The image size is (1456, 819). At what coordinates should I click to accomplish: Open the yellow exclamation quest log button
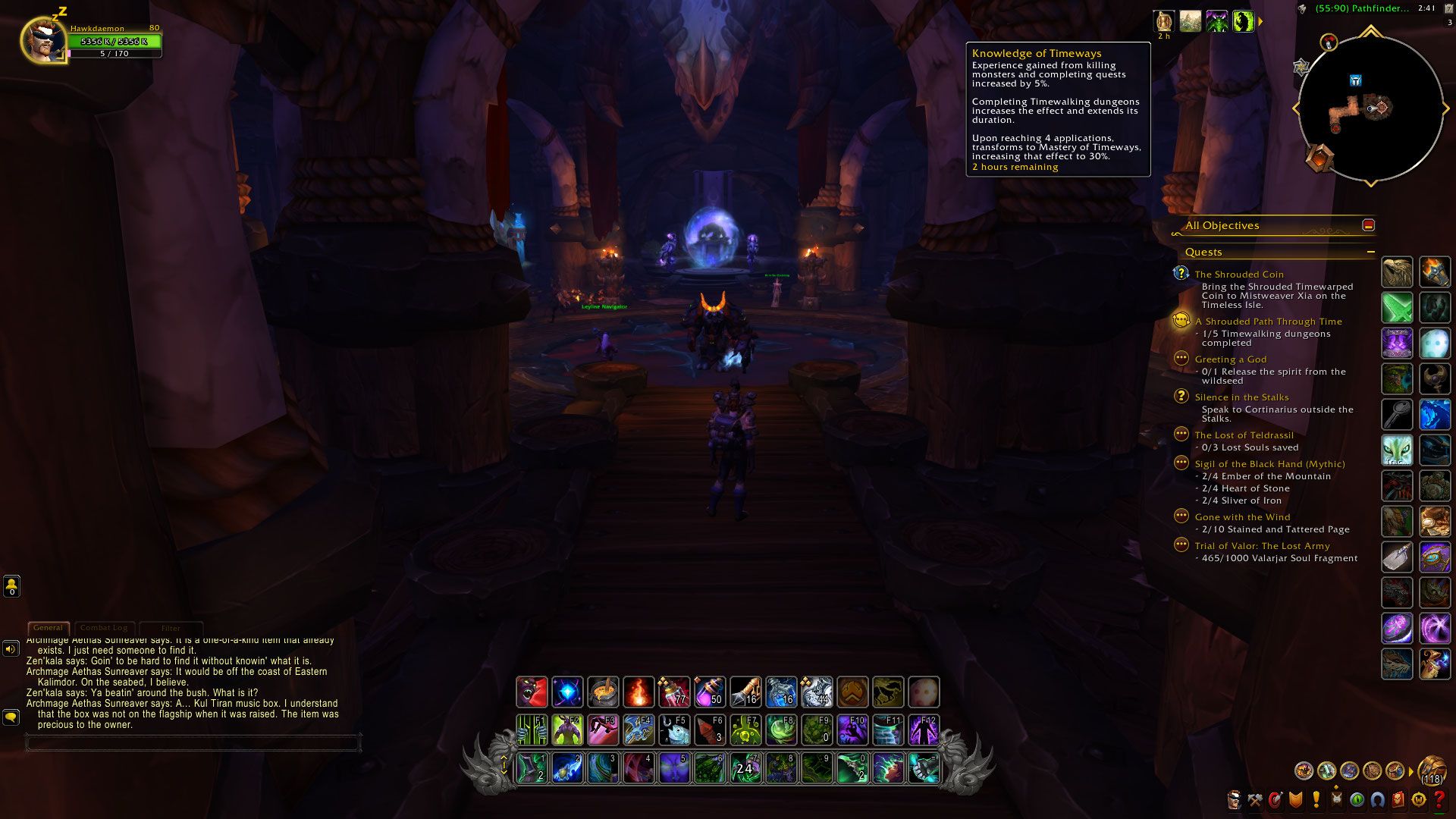pos(1316,800)
